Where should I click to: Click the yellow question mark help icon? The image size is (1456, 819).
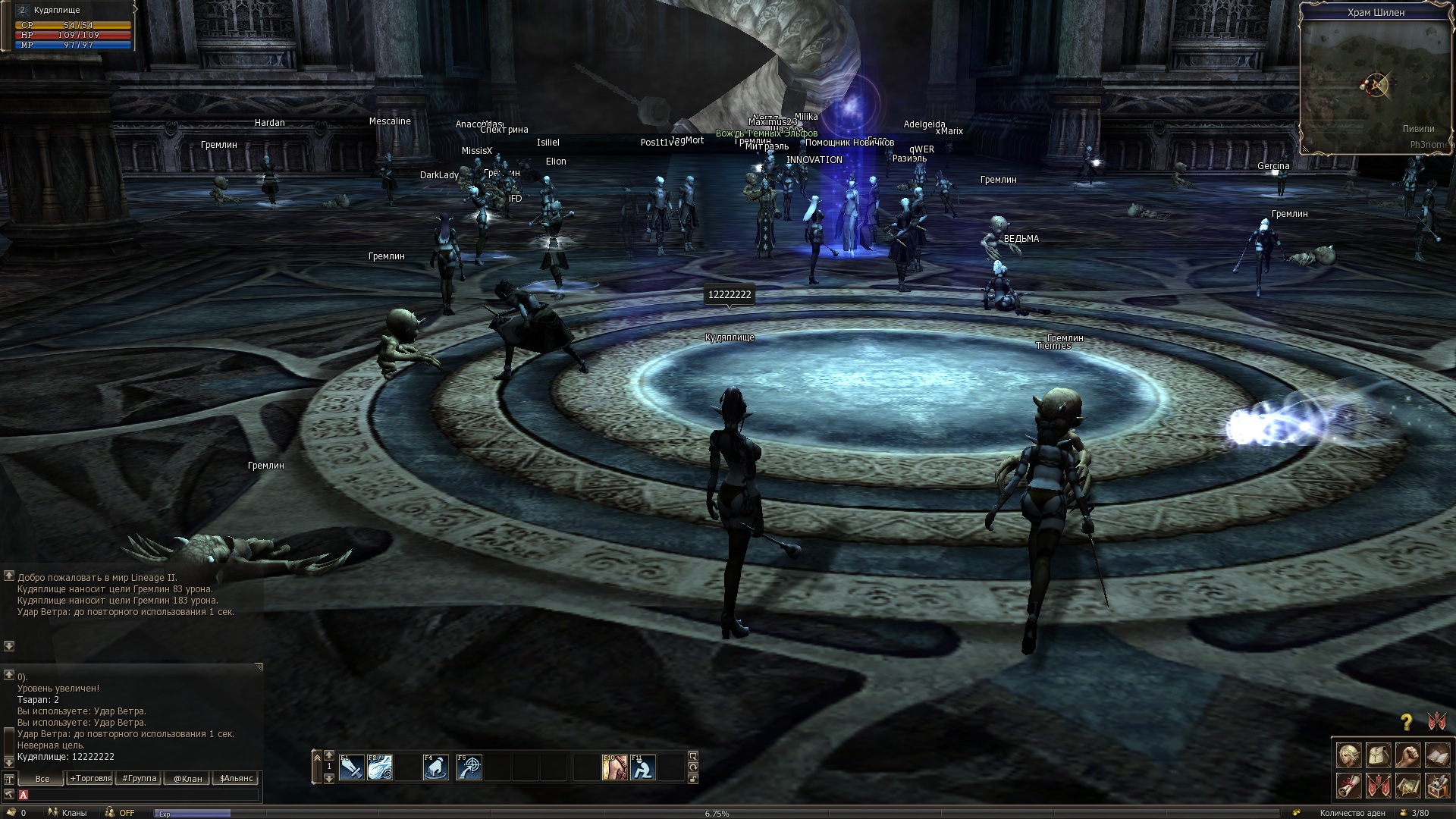tap(1407, 722)
